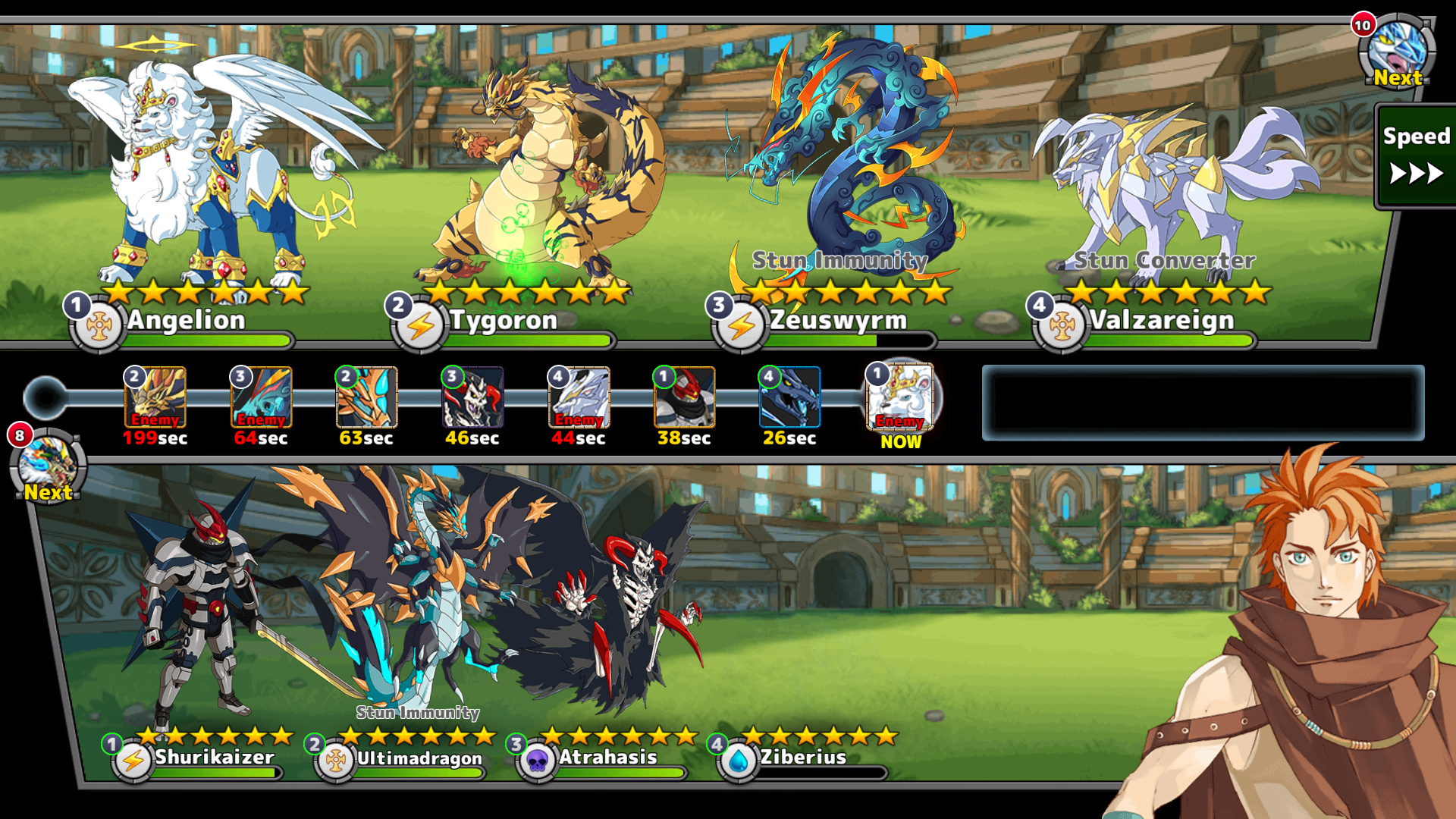The width and height of the screenshot is (1456, 819).
Task: Select Angelion's nameplate
Action: coord(186,321)
